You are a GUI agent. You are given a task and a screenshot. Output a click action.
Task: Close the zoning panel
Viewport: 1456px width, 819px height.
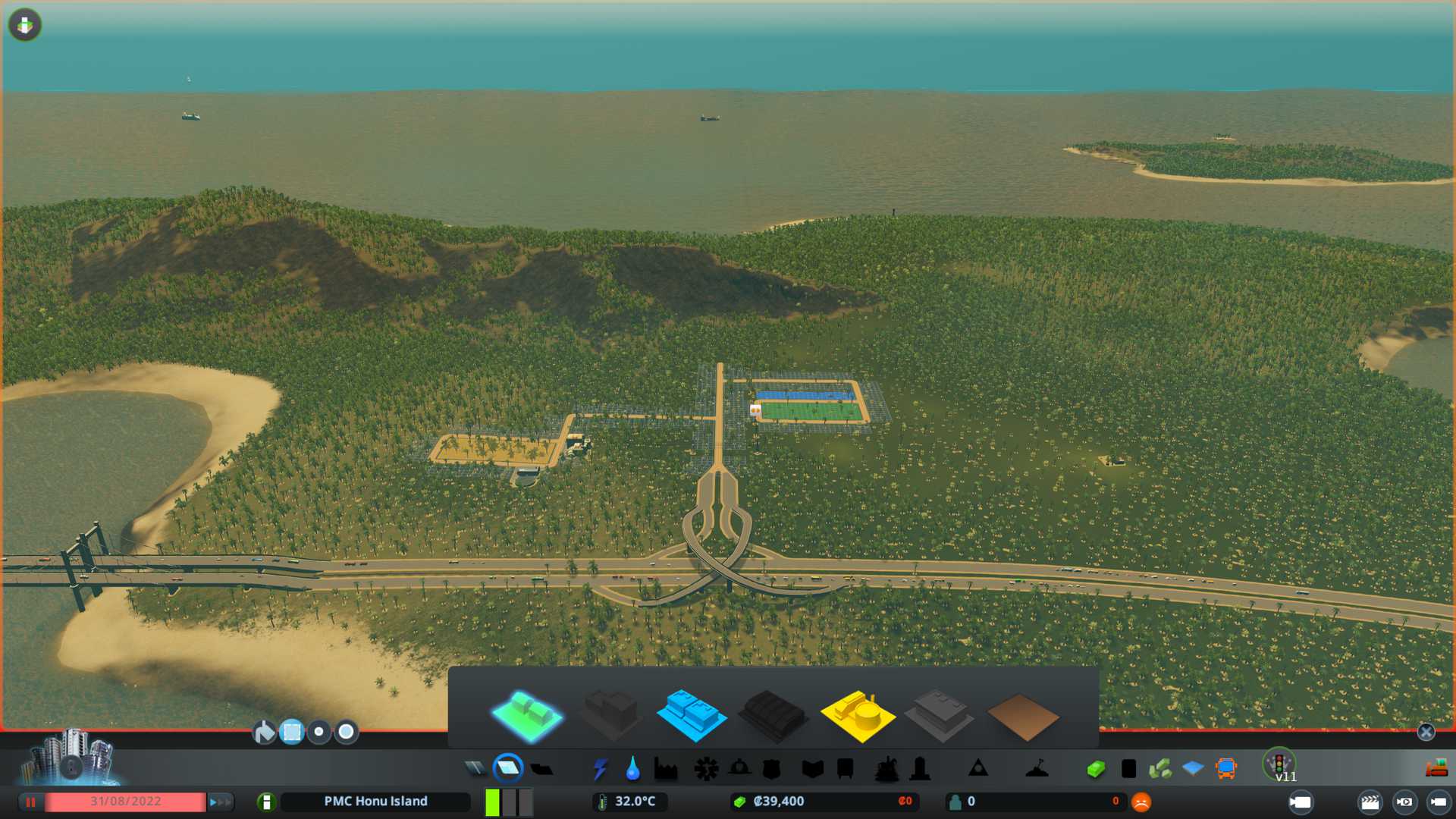(1426, 732)
